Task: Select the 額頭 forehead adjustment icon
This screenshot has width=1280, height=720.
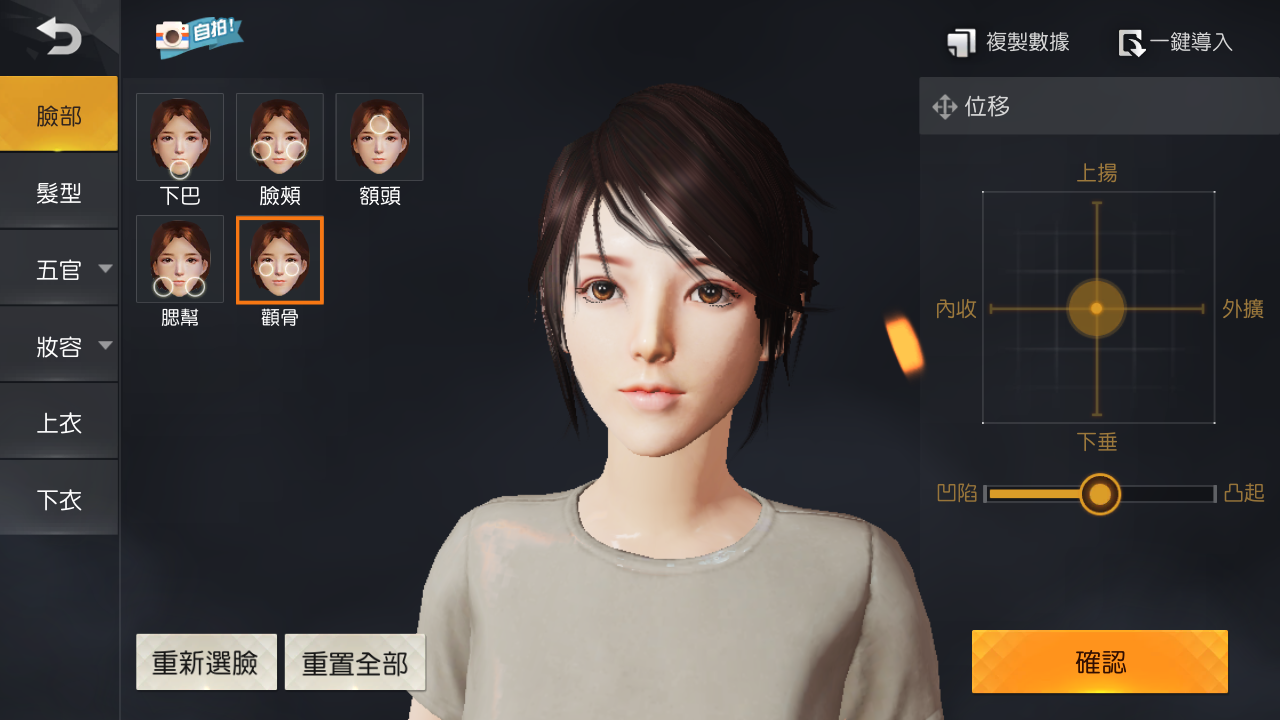Action: 379,137
